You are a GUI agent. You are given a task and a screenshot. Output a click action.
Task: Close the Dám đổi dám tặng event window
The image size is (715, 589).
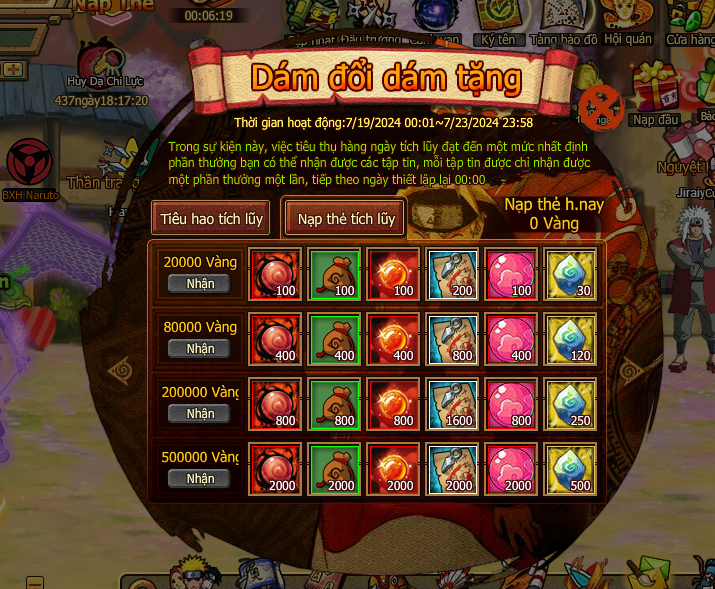point(601,104)
